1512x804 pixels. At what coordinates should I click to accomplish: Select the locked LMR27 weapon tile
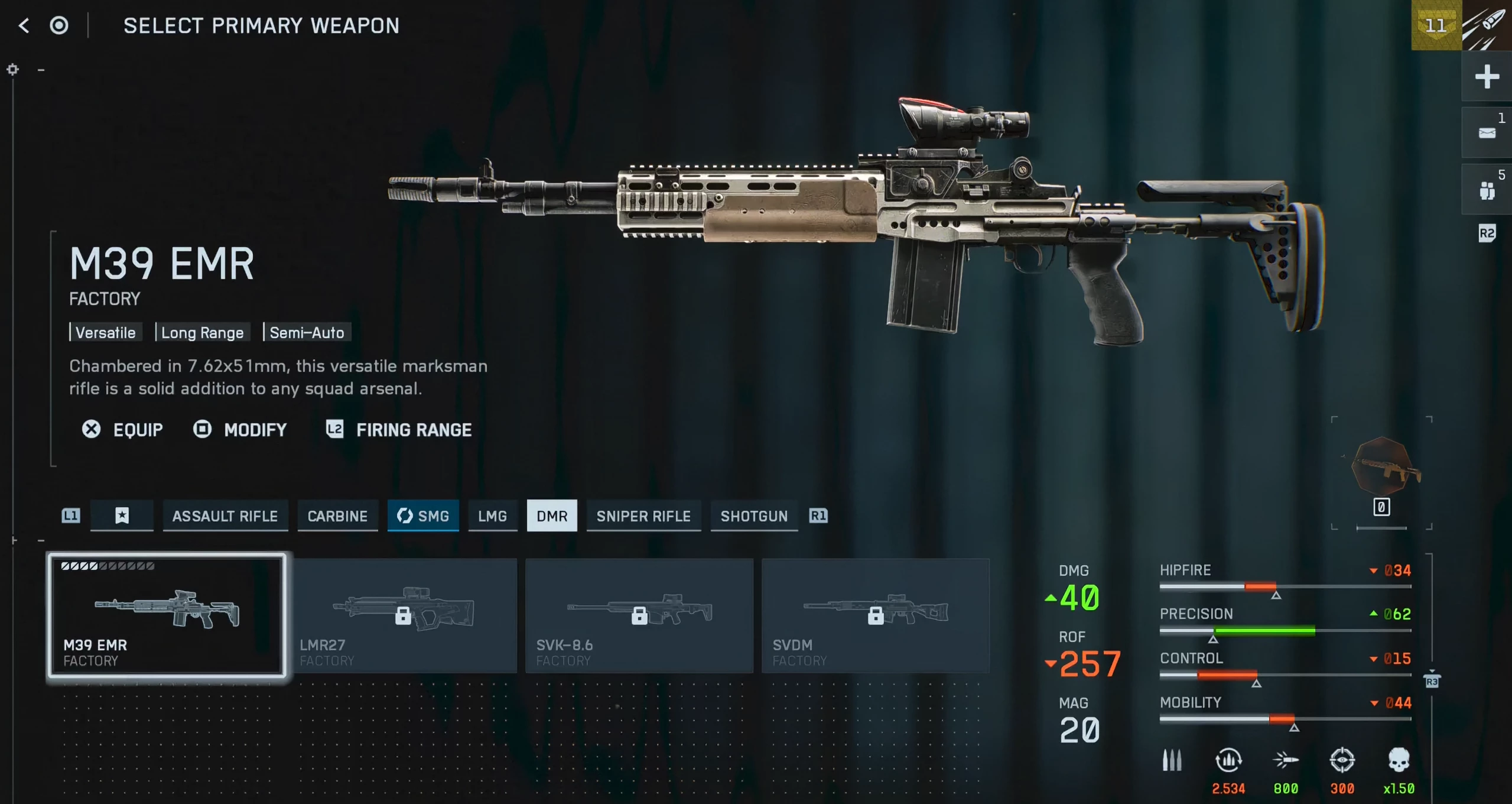(404, 615)
